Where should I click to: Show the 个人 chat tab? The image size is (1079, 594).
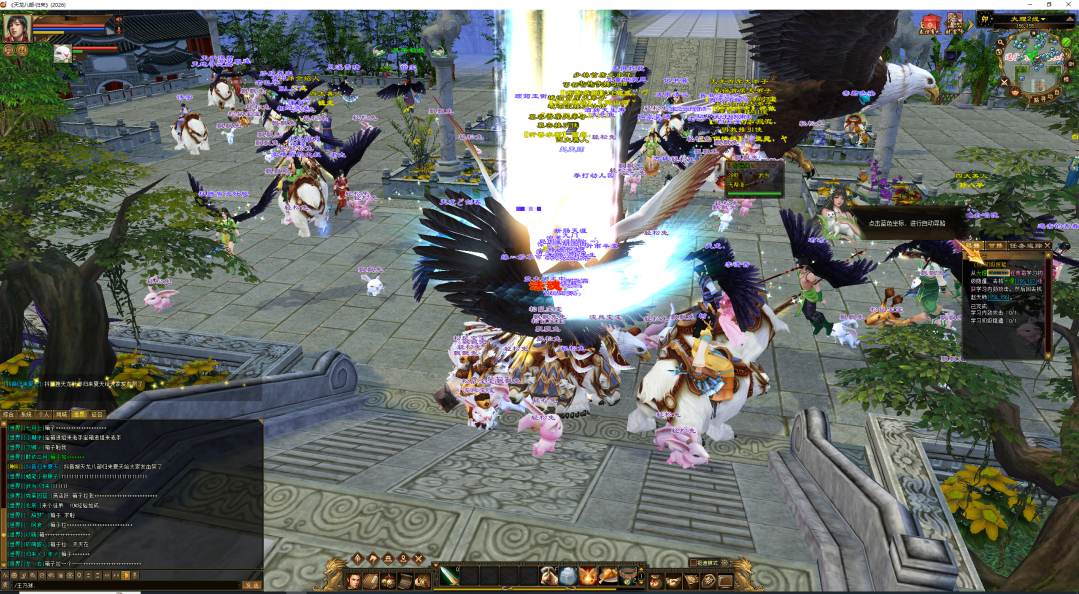point(44,412)
